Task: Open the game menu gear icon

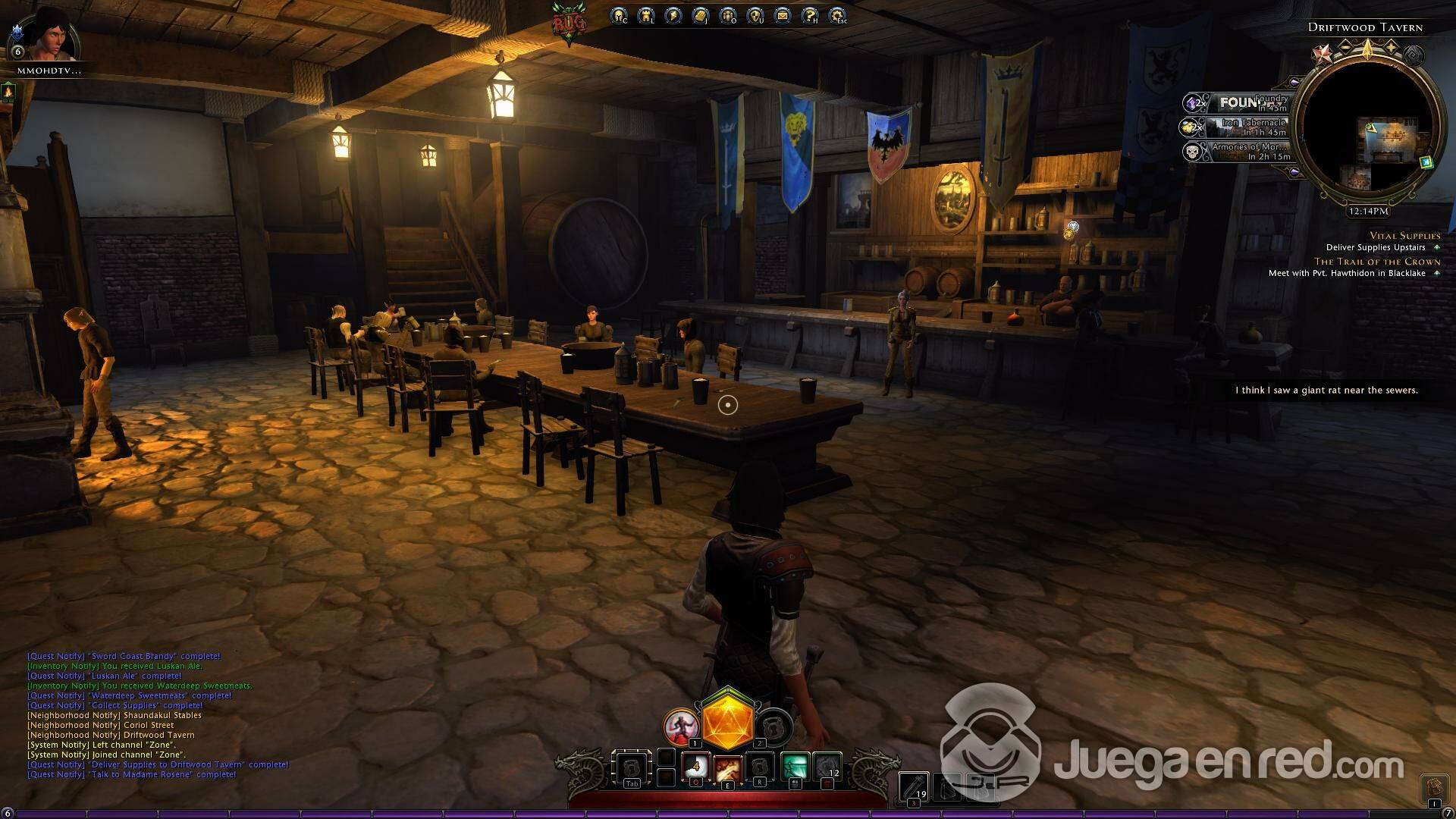Action: click(x=836, y=15)
